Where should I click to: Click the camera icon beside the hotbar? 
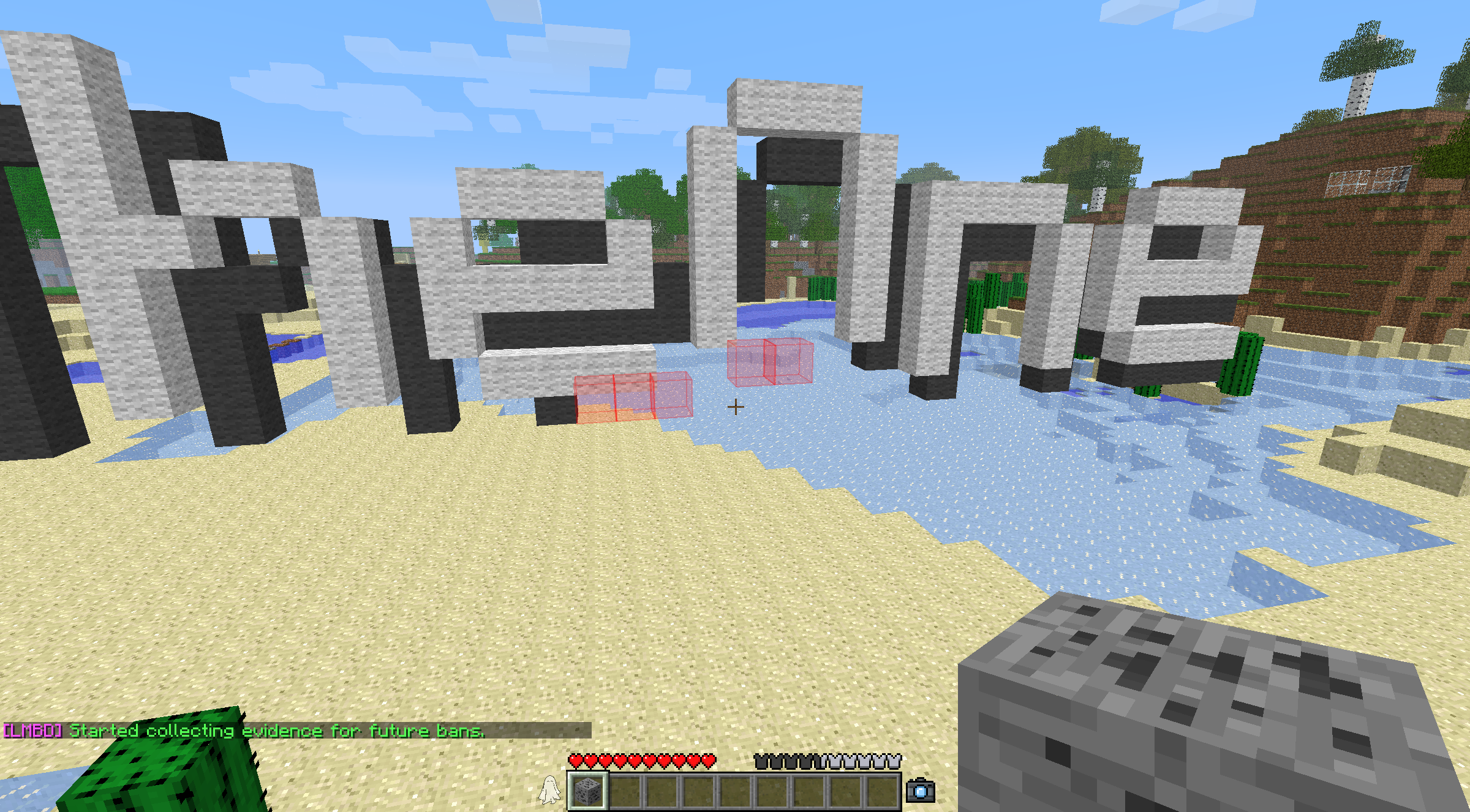click(920, 791)
